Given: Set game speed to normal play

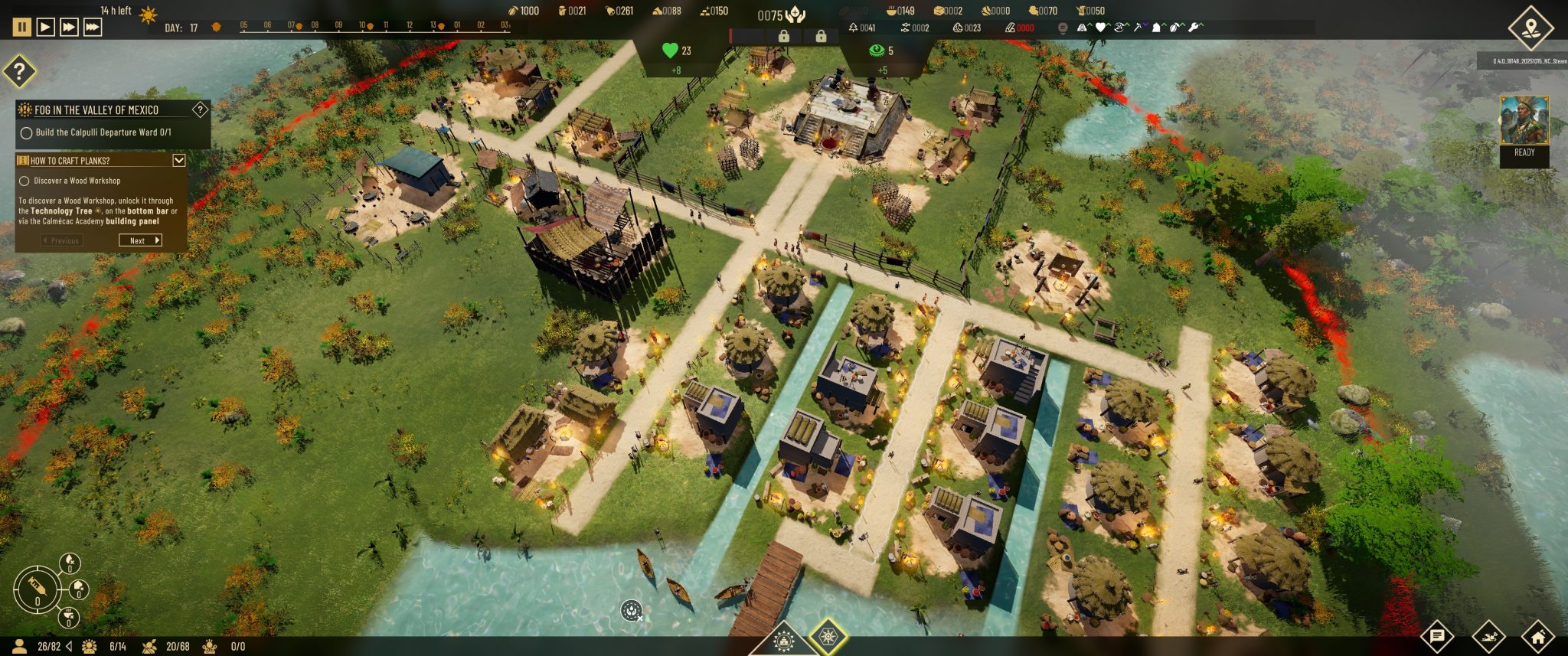Looking at the screenshot, I should click(x=46, y=27).
